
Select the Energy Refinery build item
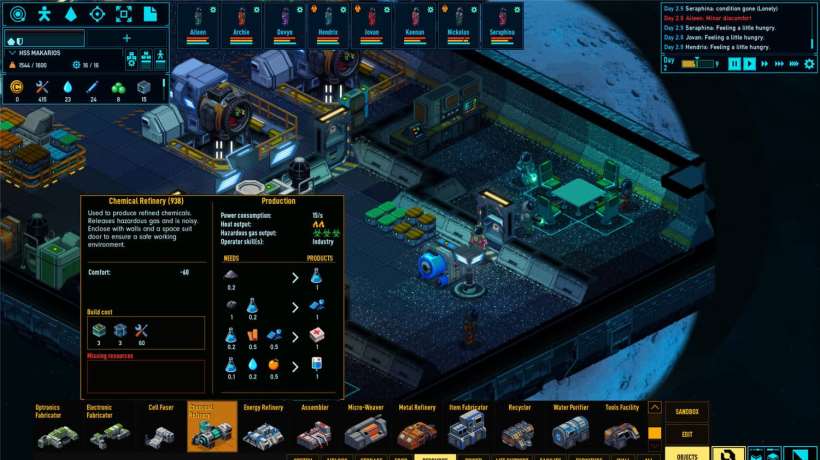pyautogui.click(x=263, y=432)
